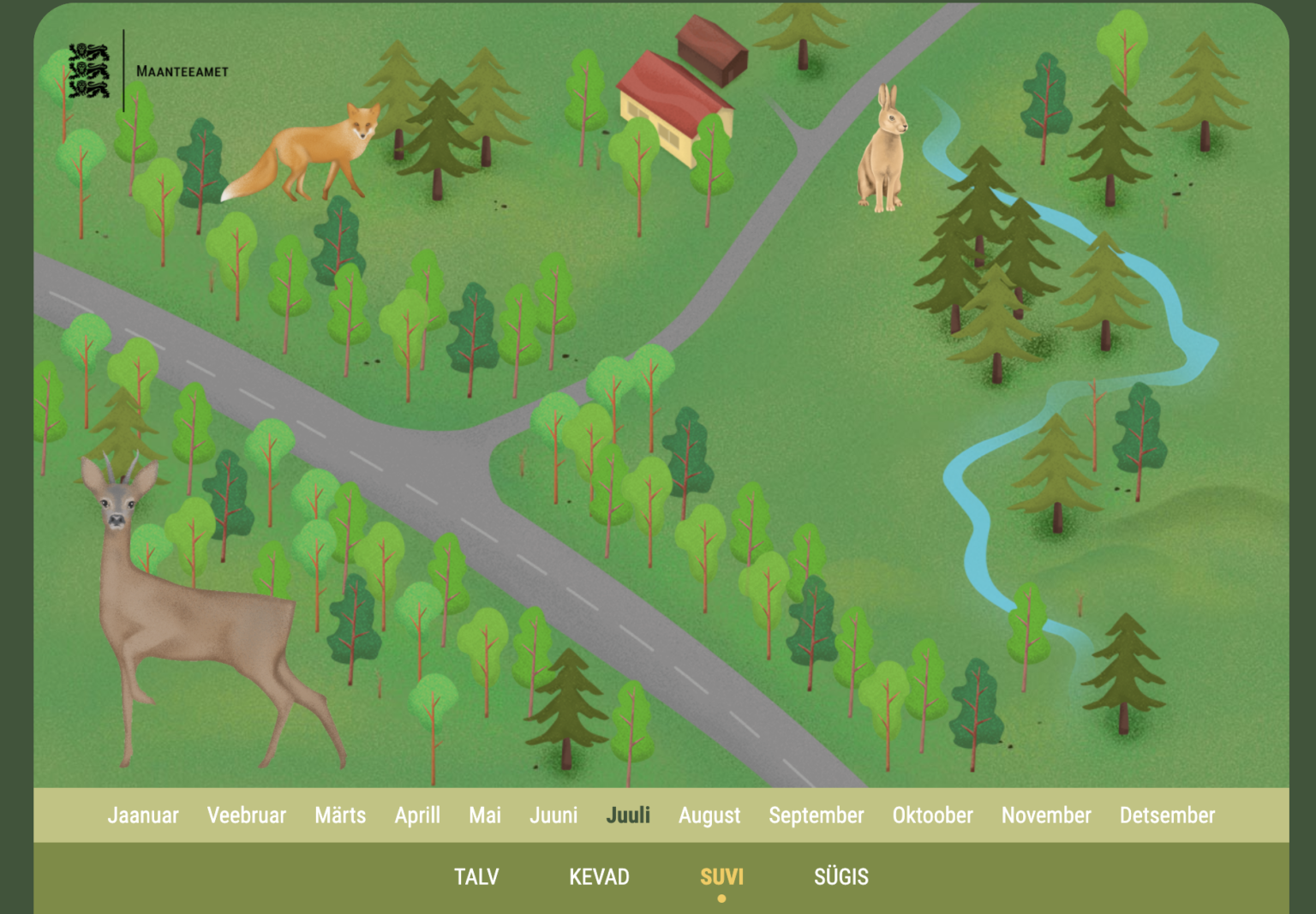Choose August from the months
This screenshot has width=1316, height=914.
[x=709, y=815]
